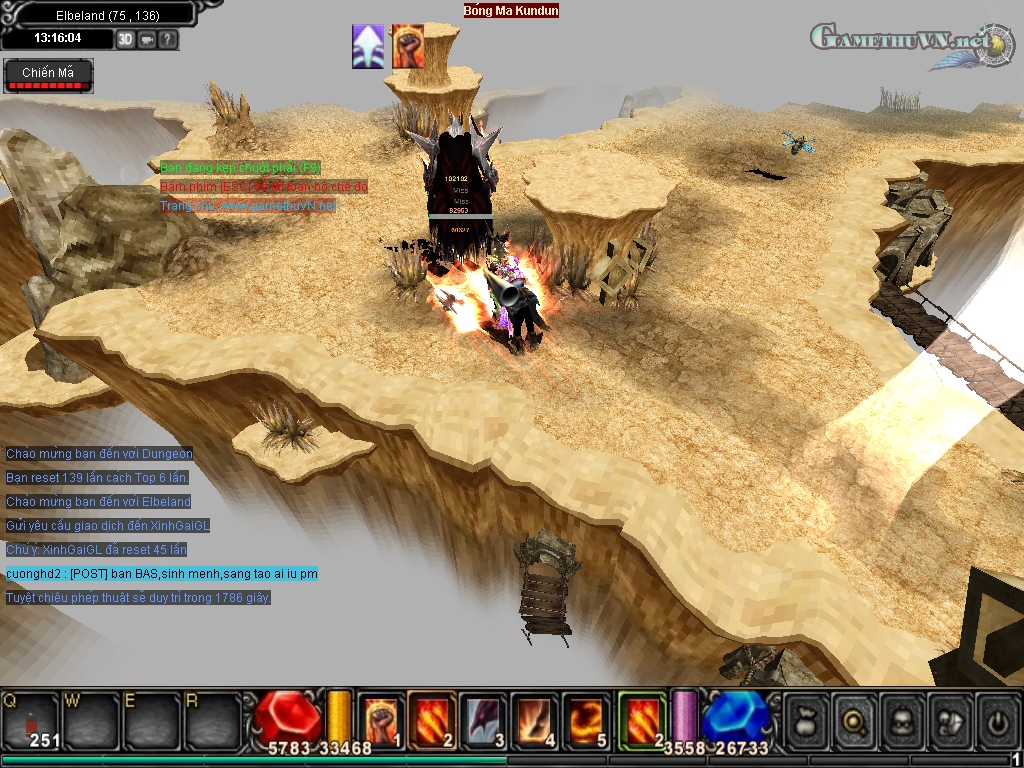Open the magnifying glass search button
Image resolution: width=1024 pixels, height=768 pixels.
[855, 720]
